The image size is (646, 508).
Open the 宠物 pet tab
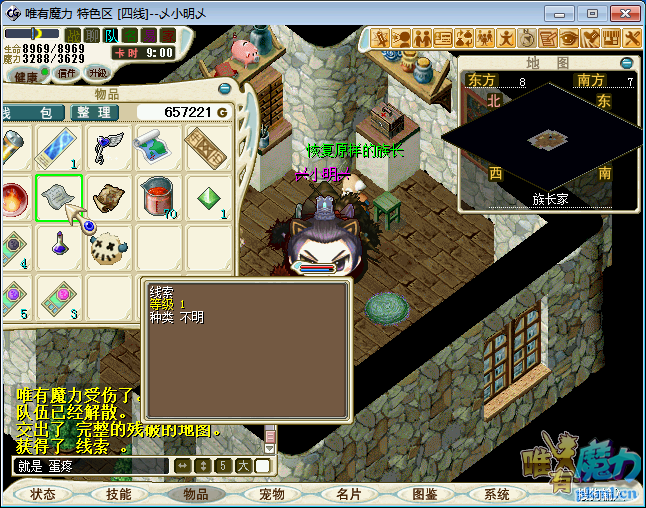(271, 494)
